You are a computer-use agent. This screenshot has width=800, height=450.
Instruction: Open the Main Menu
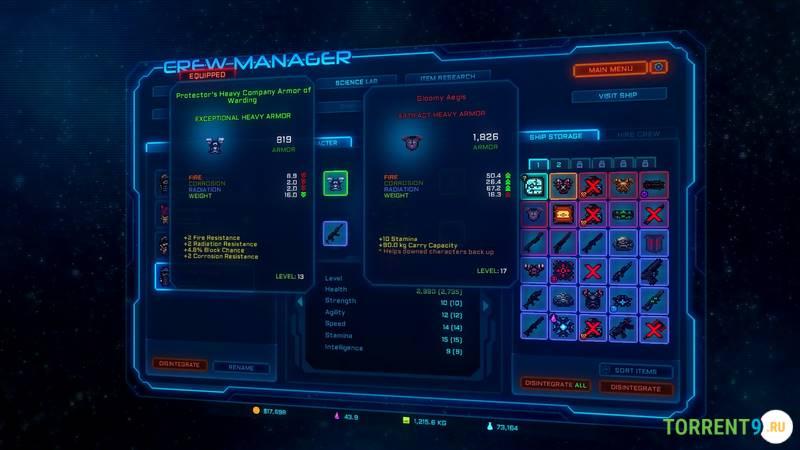(x=610, y=70)
